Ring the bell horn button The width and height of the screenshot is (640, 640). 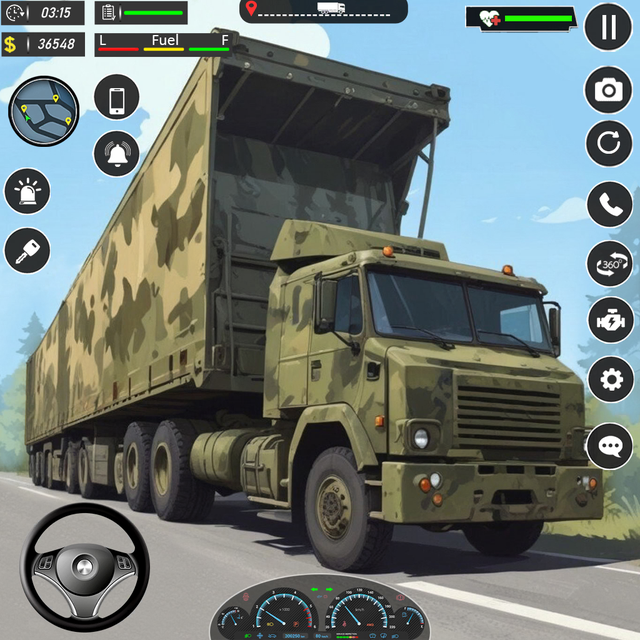coord(117,154)
